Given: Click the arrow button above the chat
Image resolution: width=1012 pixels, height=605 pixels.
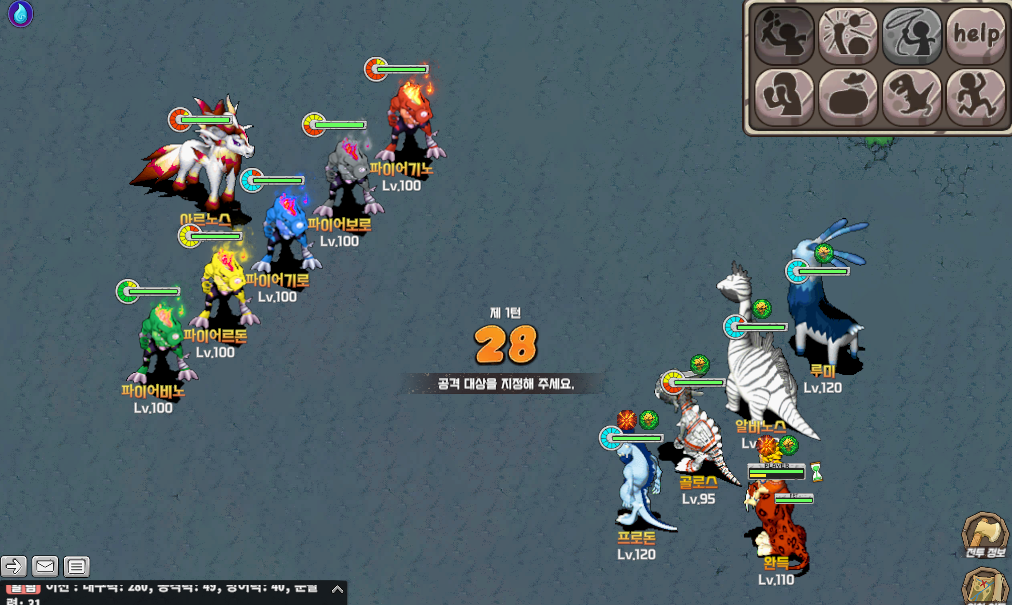Looking at the screenshot, I should click(14, 567).
